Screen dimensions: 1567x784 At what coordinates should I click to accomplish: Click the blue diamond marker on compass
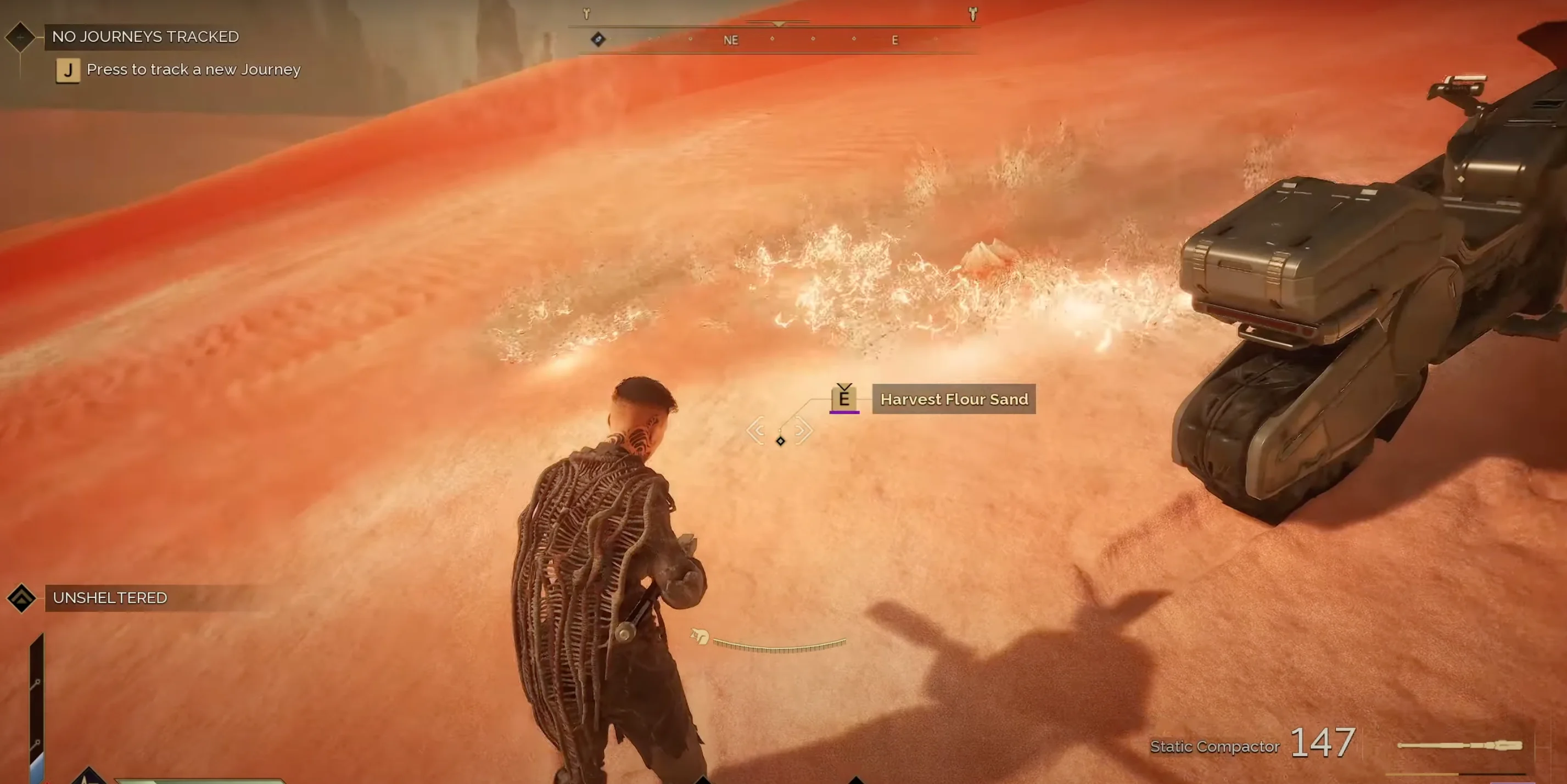pyautogui.click(x=598, y=40)
